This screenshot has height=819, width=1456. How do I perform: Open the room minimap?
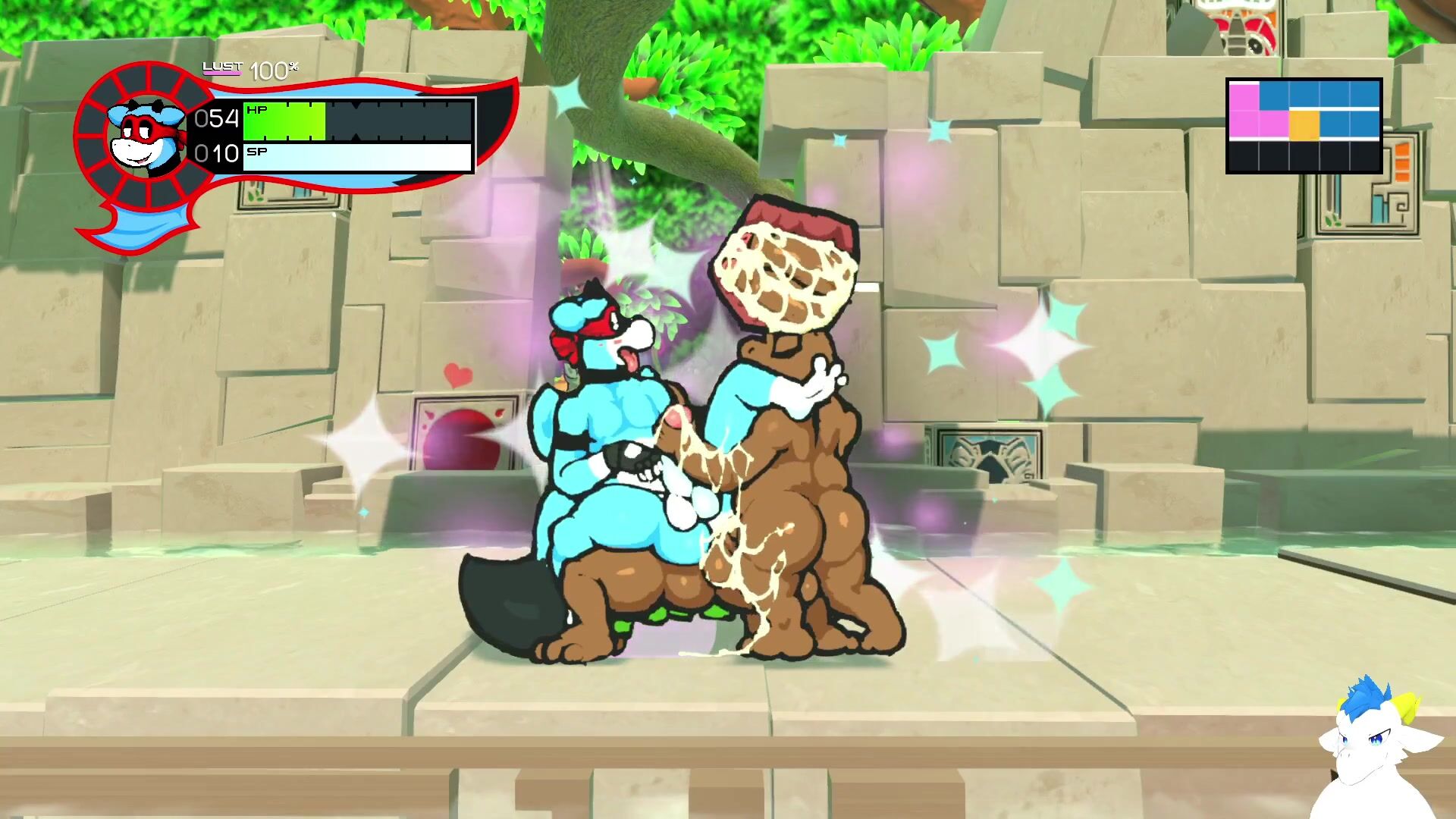(1304, 126)
